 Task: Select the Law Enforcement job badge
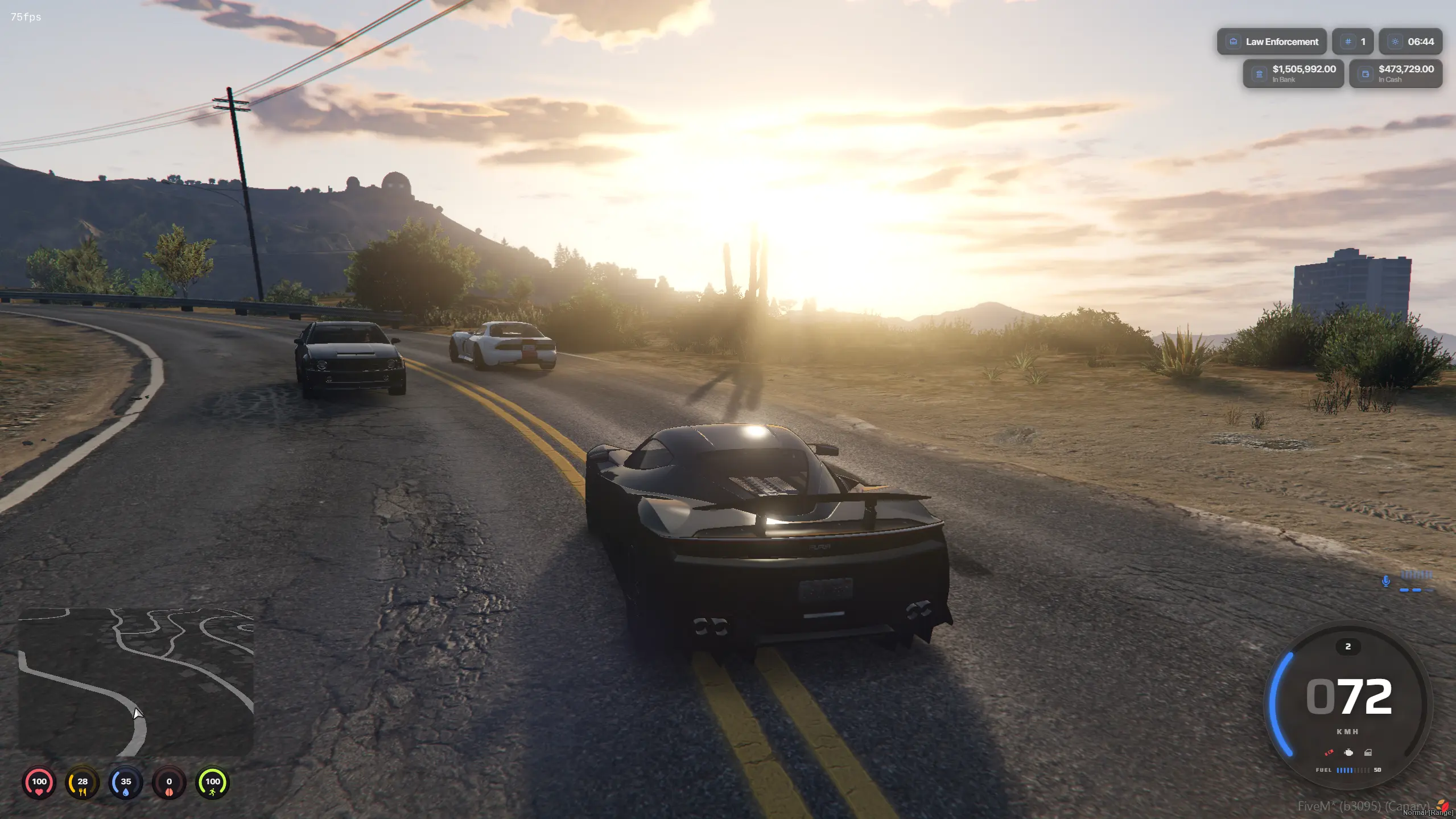(x=1272, y=42)
